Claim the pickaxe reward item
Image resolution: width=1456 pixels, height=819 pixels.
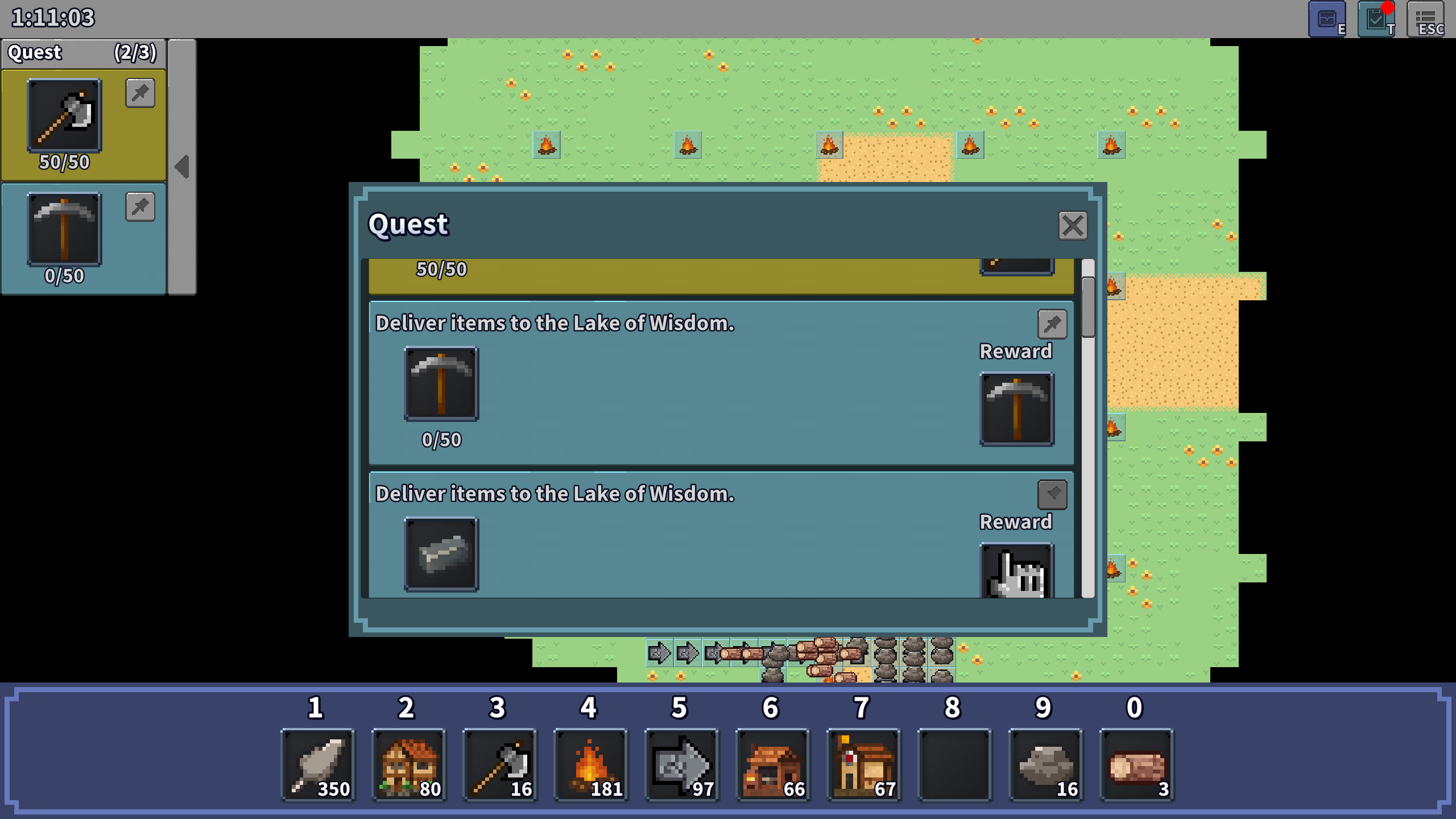[x=1017, y=408]
